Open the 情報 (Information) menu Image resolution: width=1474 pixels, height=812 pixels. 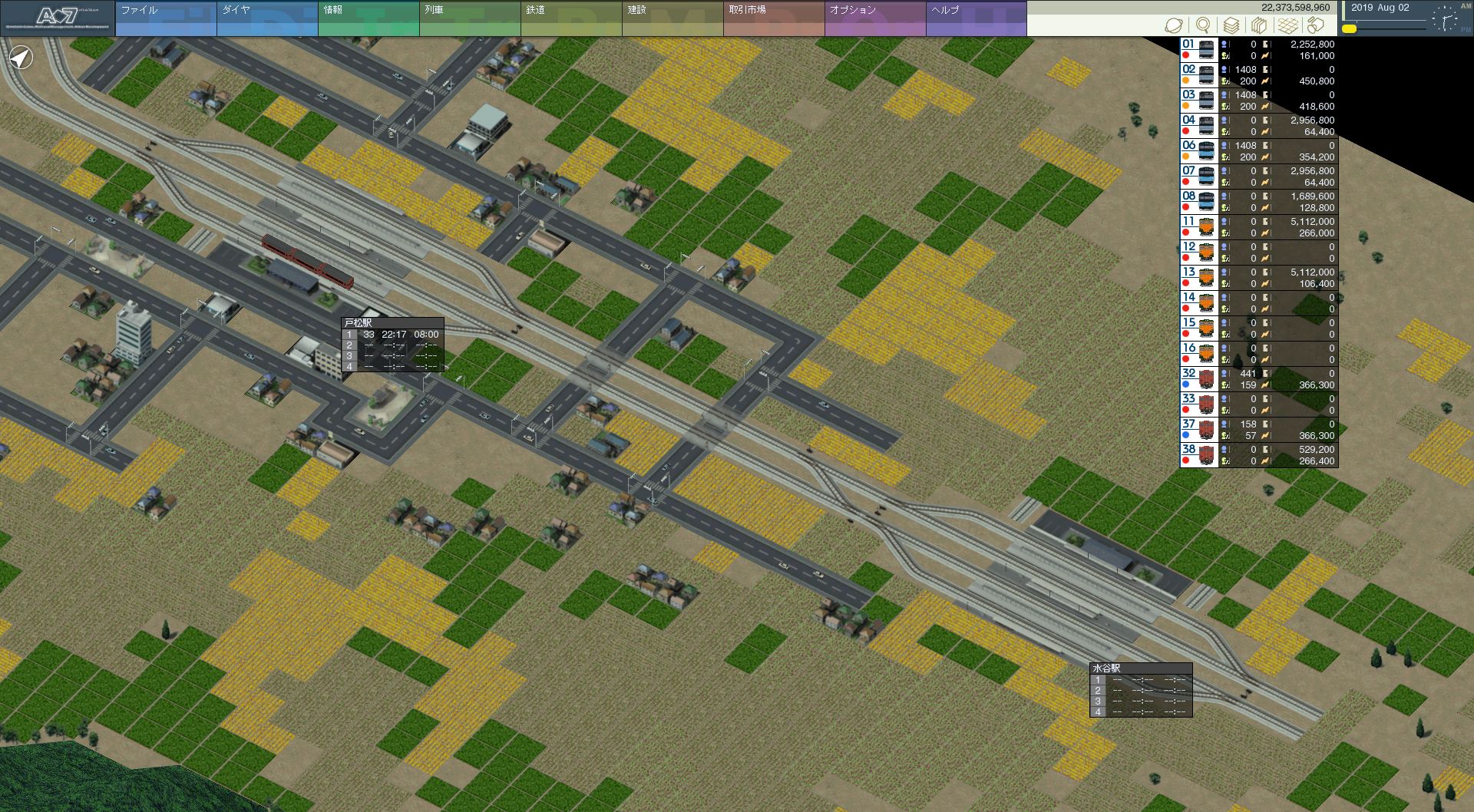point(368,18)
